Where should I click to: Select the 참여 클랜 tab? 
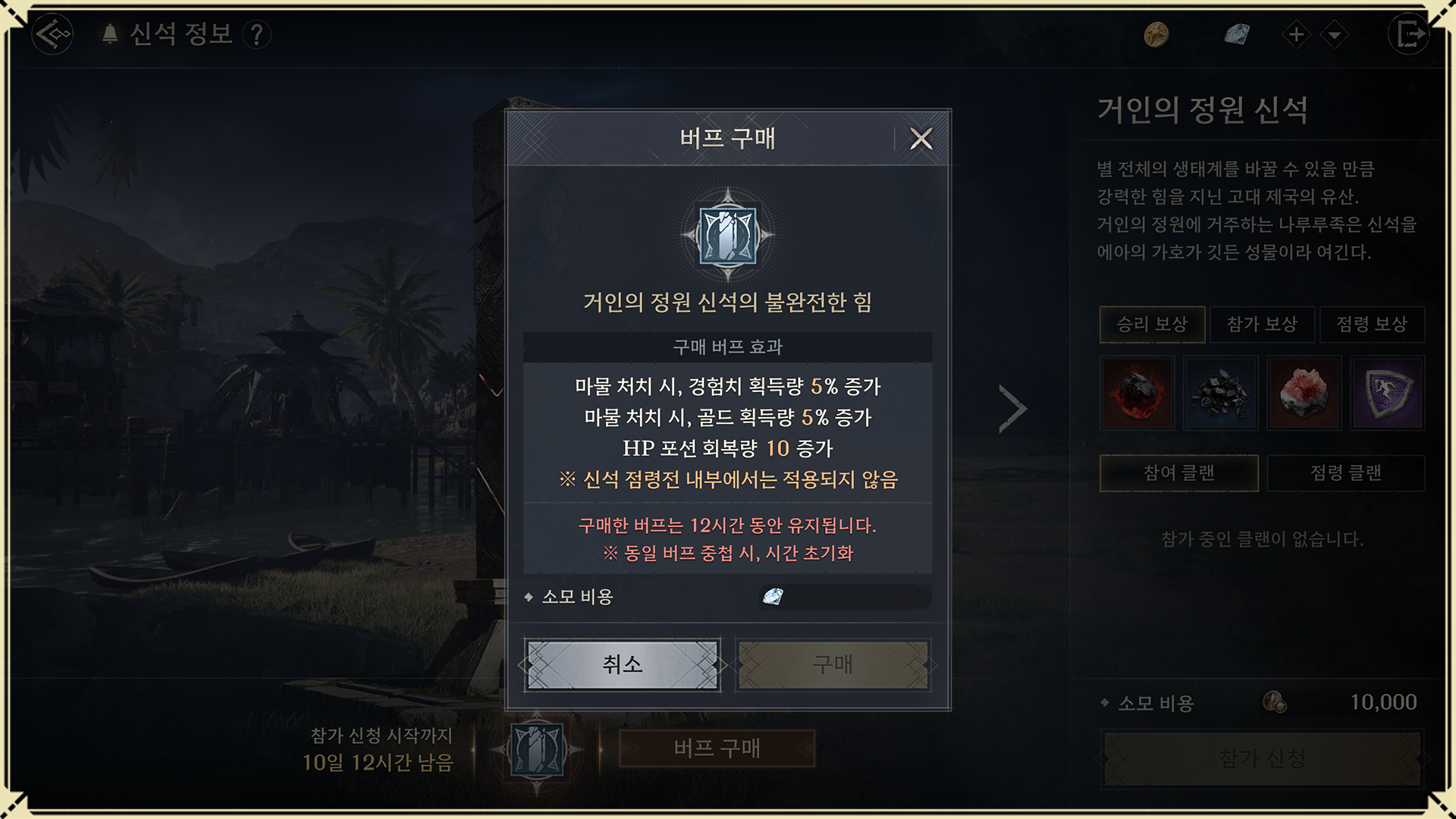tap(1178, 473)
